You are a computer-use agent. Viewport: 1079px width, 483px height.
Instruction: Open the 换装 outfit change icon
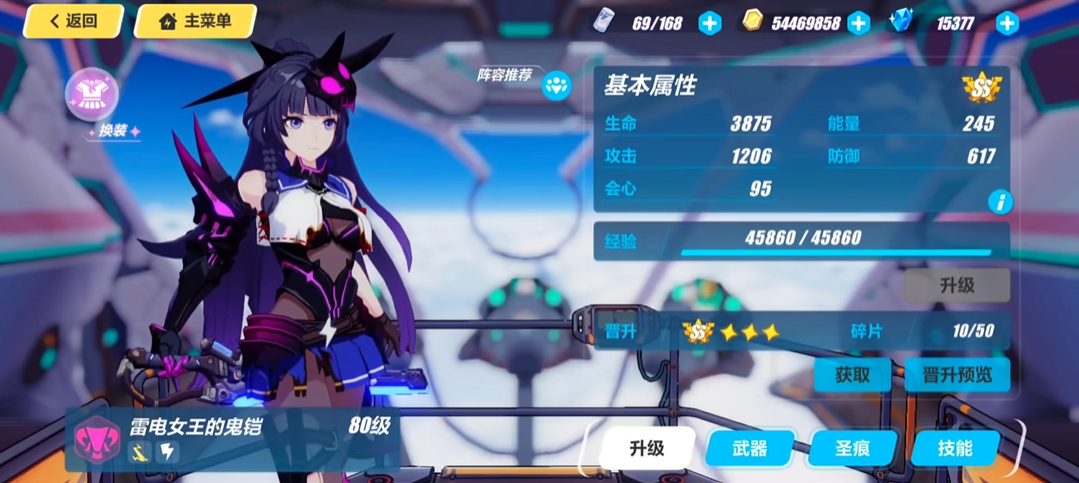pos(92,96)
